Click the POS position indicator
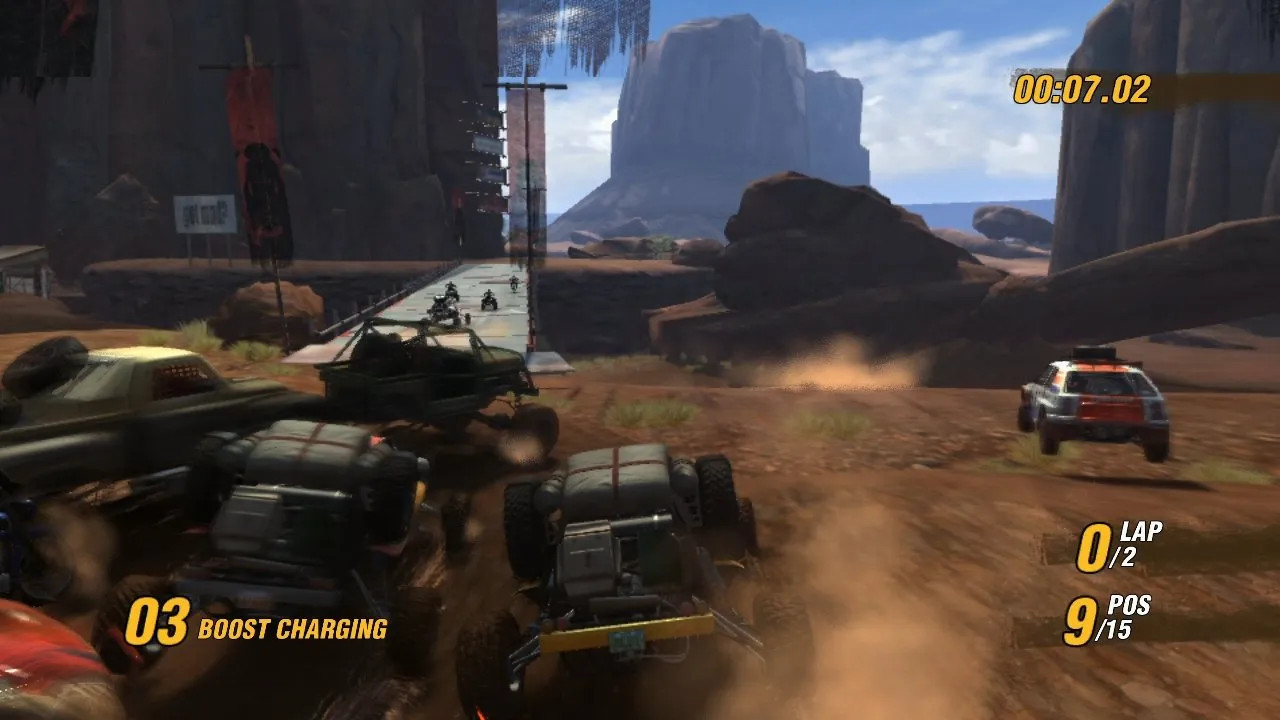 1131,604
